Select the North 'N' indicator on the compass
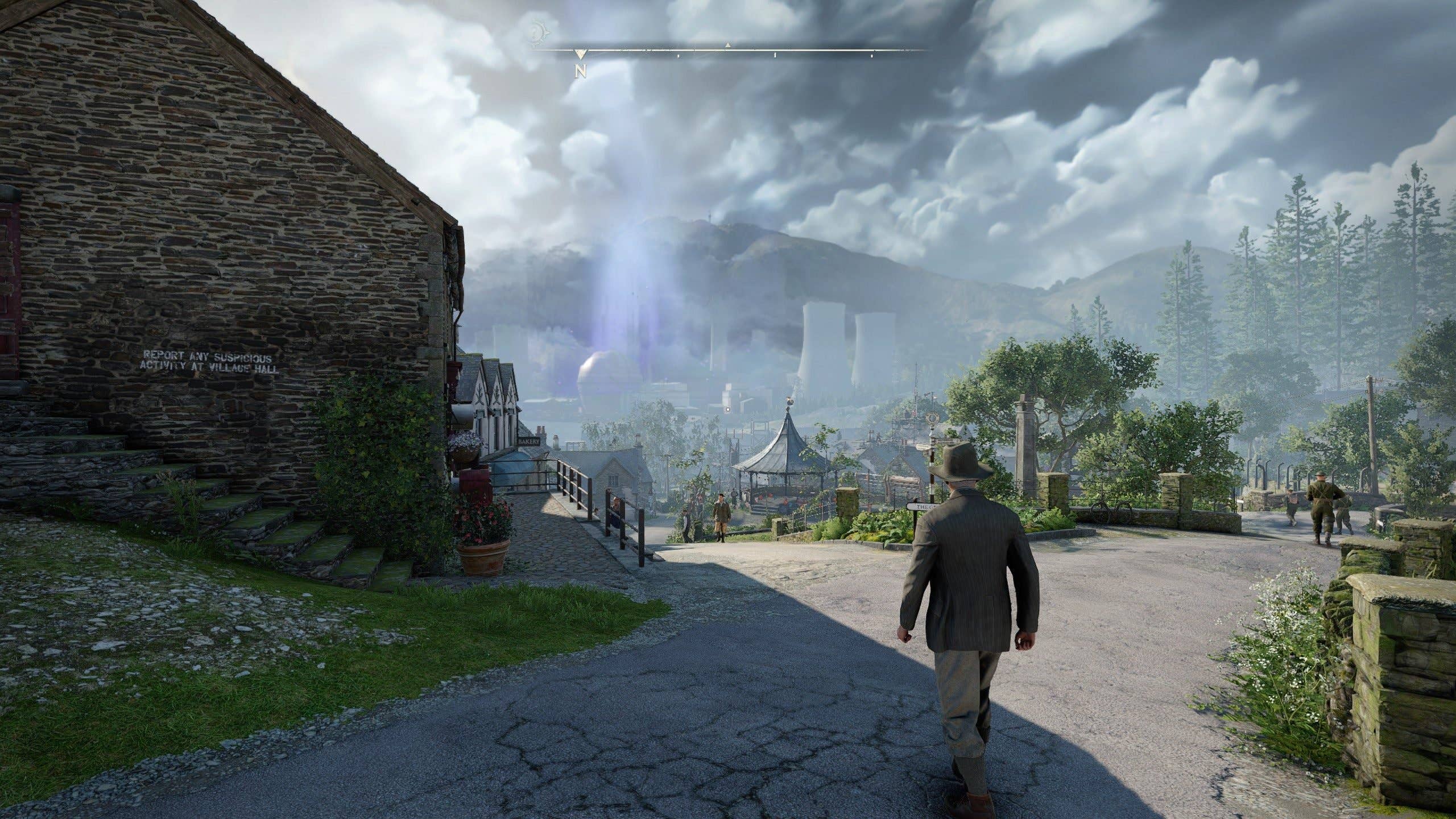The width and height of the screenshot is (1456, 819). click(580, 71)
